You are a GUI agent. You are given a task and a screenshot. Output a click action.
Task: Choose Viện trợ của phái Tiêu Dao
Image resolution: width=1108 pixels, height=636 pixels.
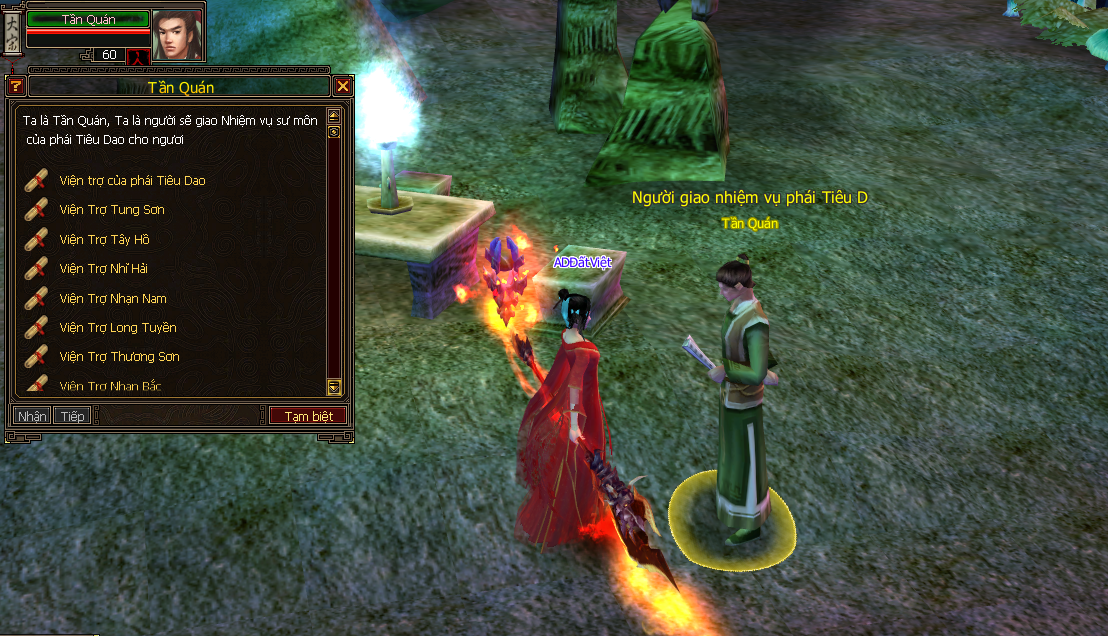[131, 181]
